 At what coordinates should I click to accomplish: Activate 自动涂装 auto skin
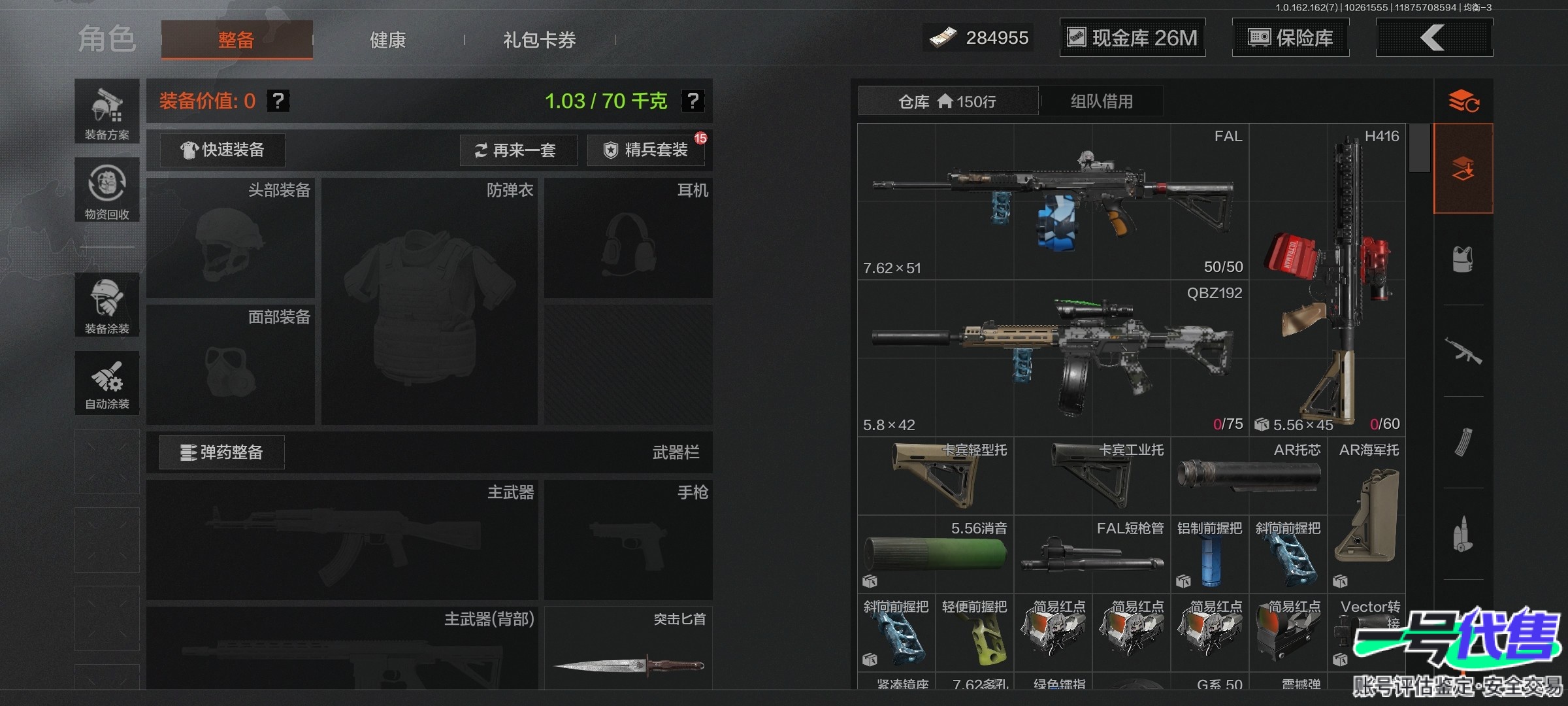107,384
